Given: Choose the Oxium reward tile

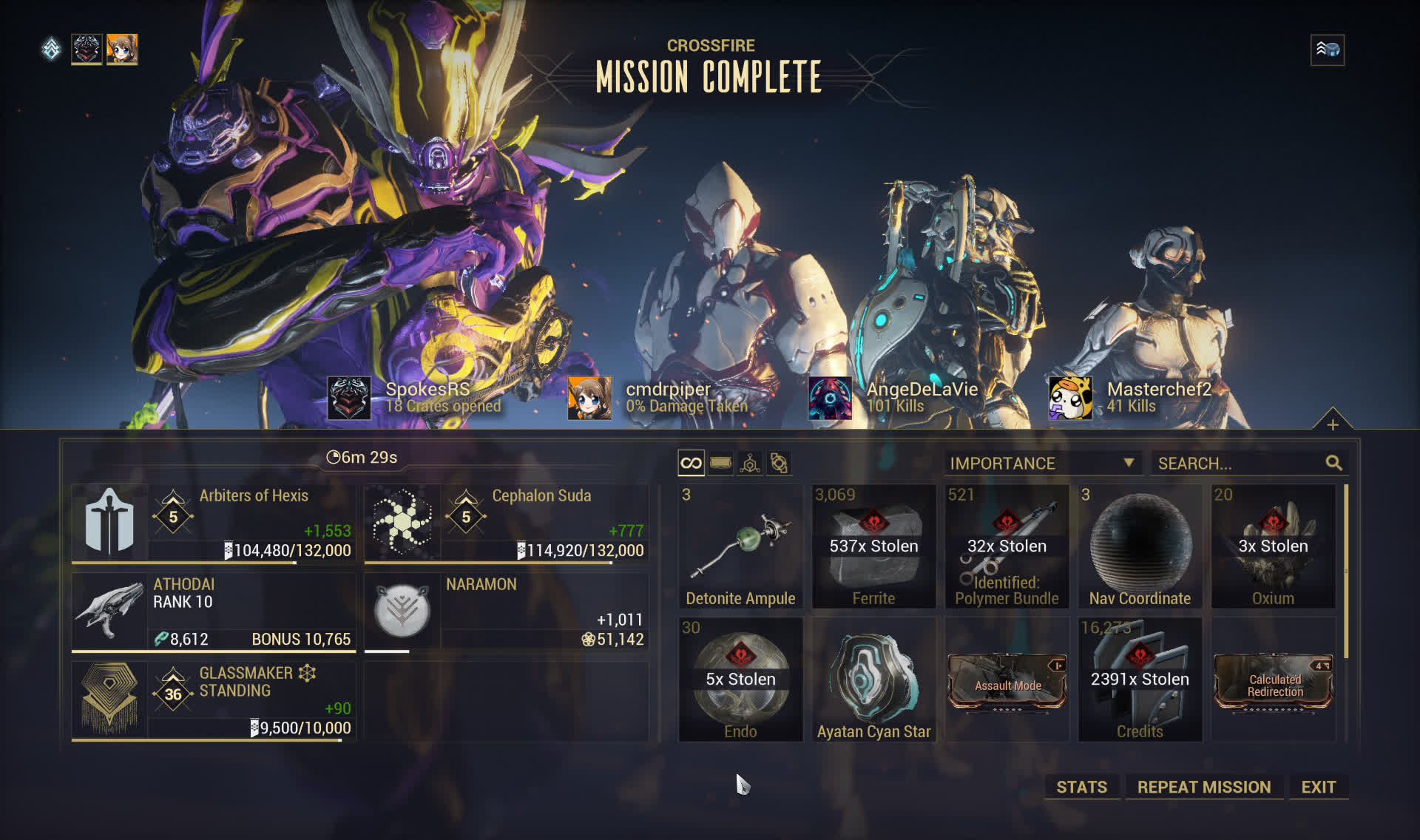Looking at the screenshot, I should (x=1273, y=546).
